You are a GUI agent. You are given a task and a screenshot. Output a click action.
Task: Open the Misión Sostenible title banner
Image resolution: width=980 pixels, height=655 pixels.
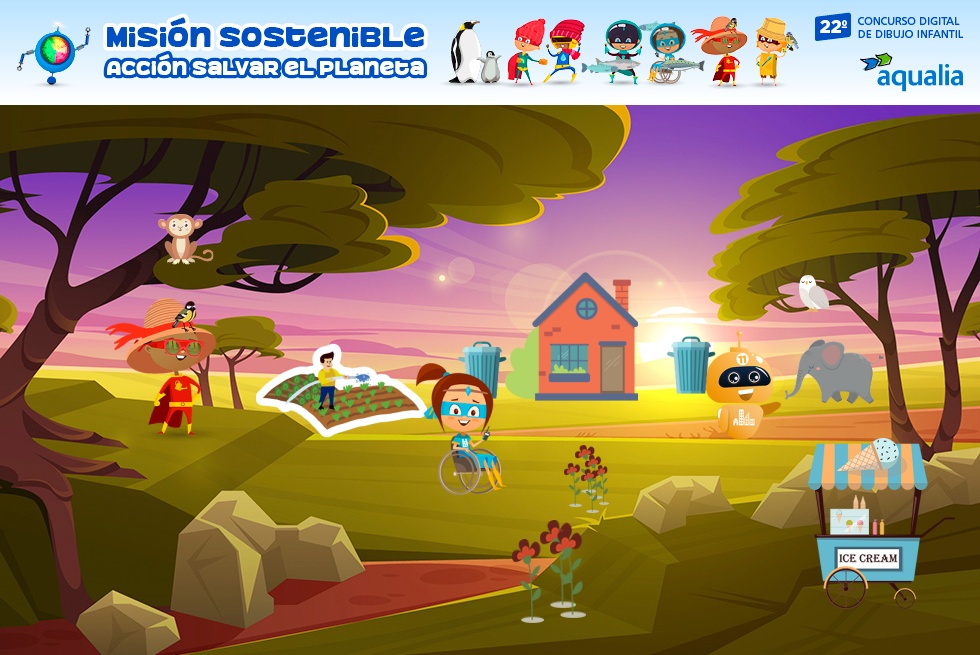click(265, 51)
